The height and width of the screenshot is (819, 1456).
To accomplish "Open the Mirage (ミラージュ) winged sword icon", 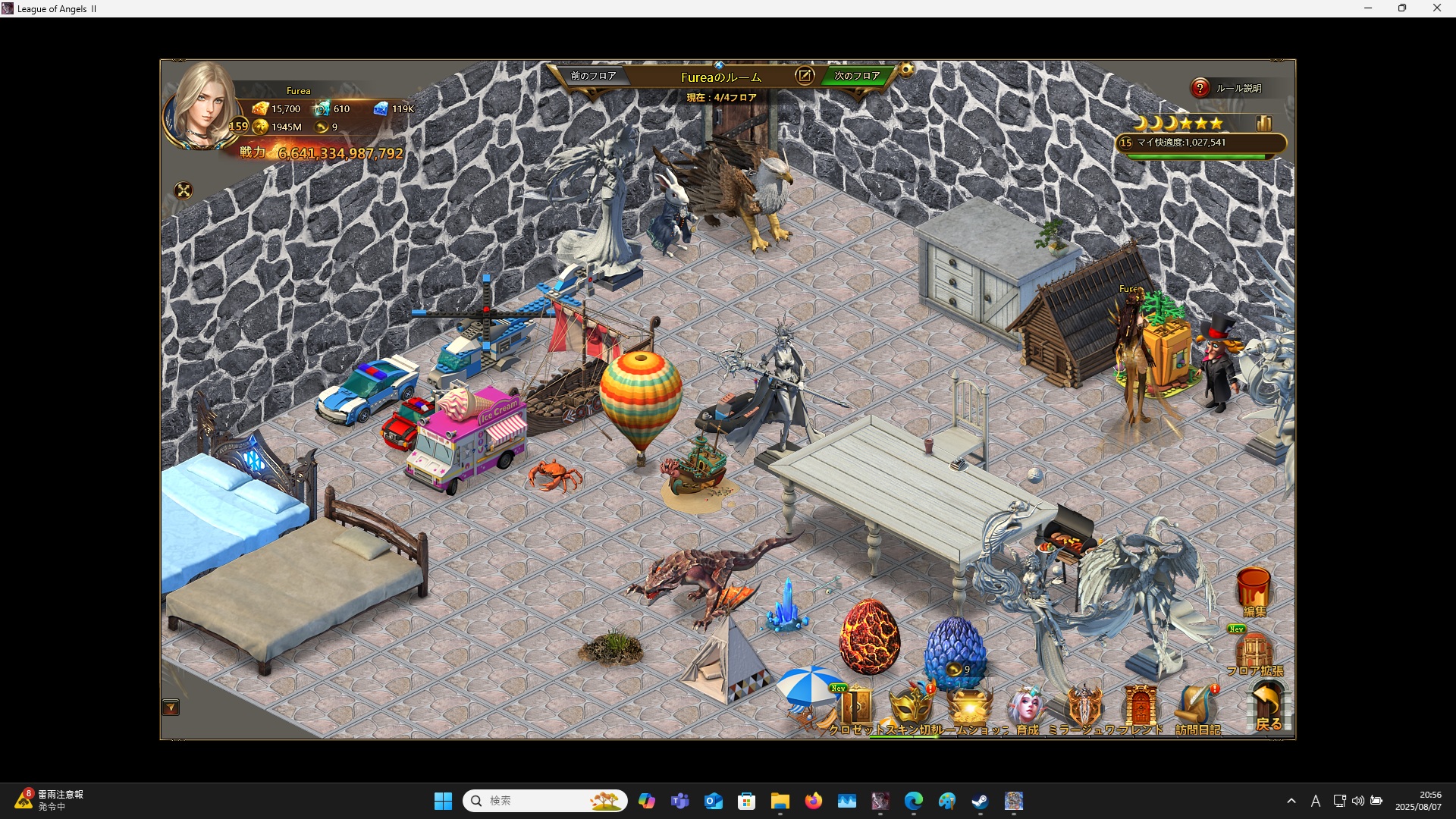I will [x=1084, y=709].
